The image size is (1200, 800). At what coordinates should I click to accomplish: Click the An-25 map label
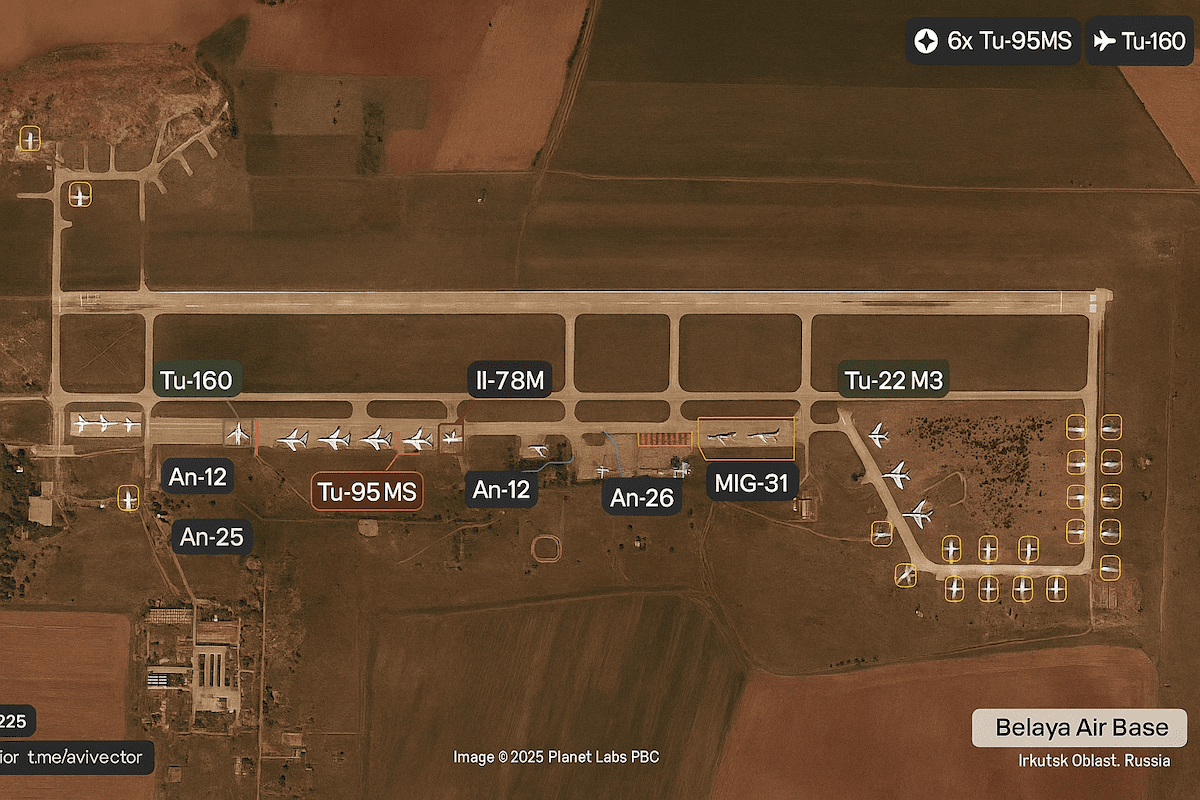point(211,537)
